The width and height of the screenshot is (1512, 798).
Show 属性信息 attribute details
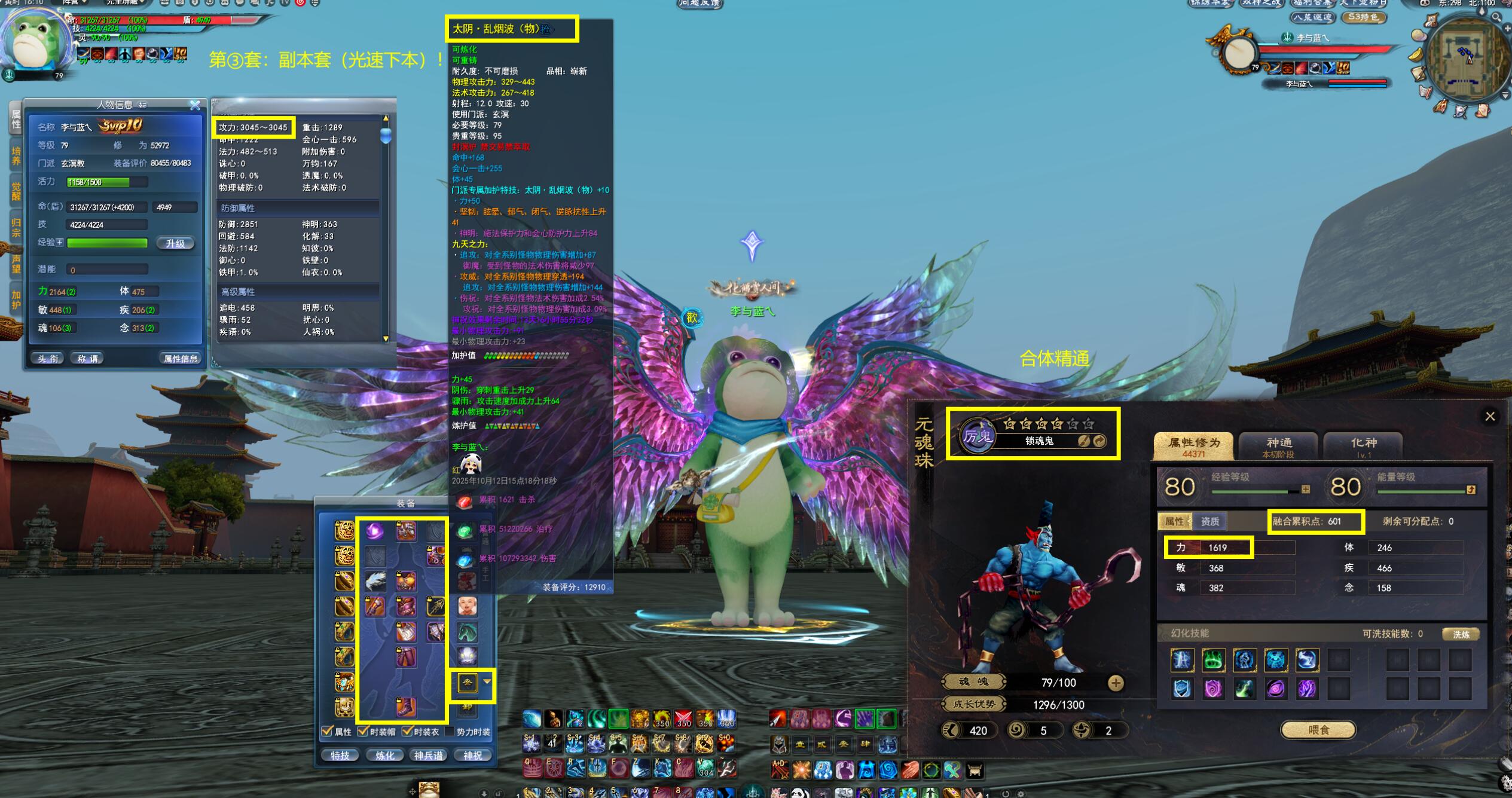(x=180, y=359)
